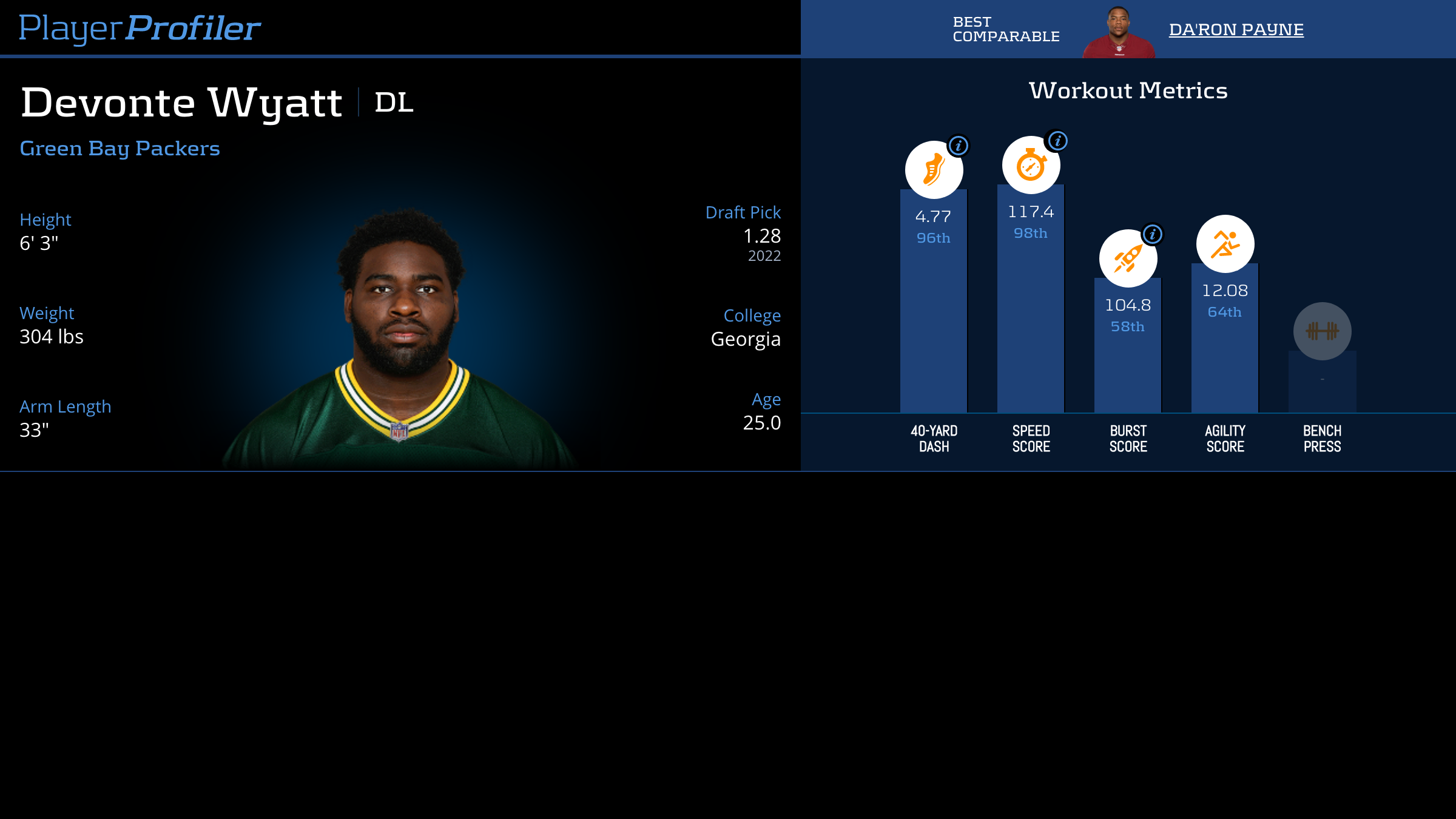Click Da'Ron Payne's headshot thumbnail
This screenshot has height=819, width=1456.
click(1119, 33)
